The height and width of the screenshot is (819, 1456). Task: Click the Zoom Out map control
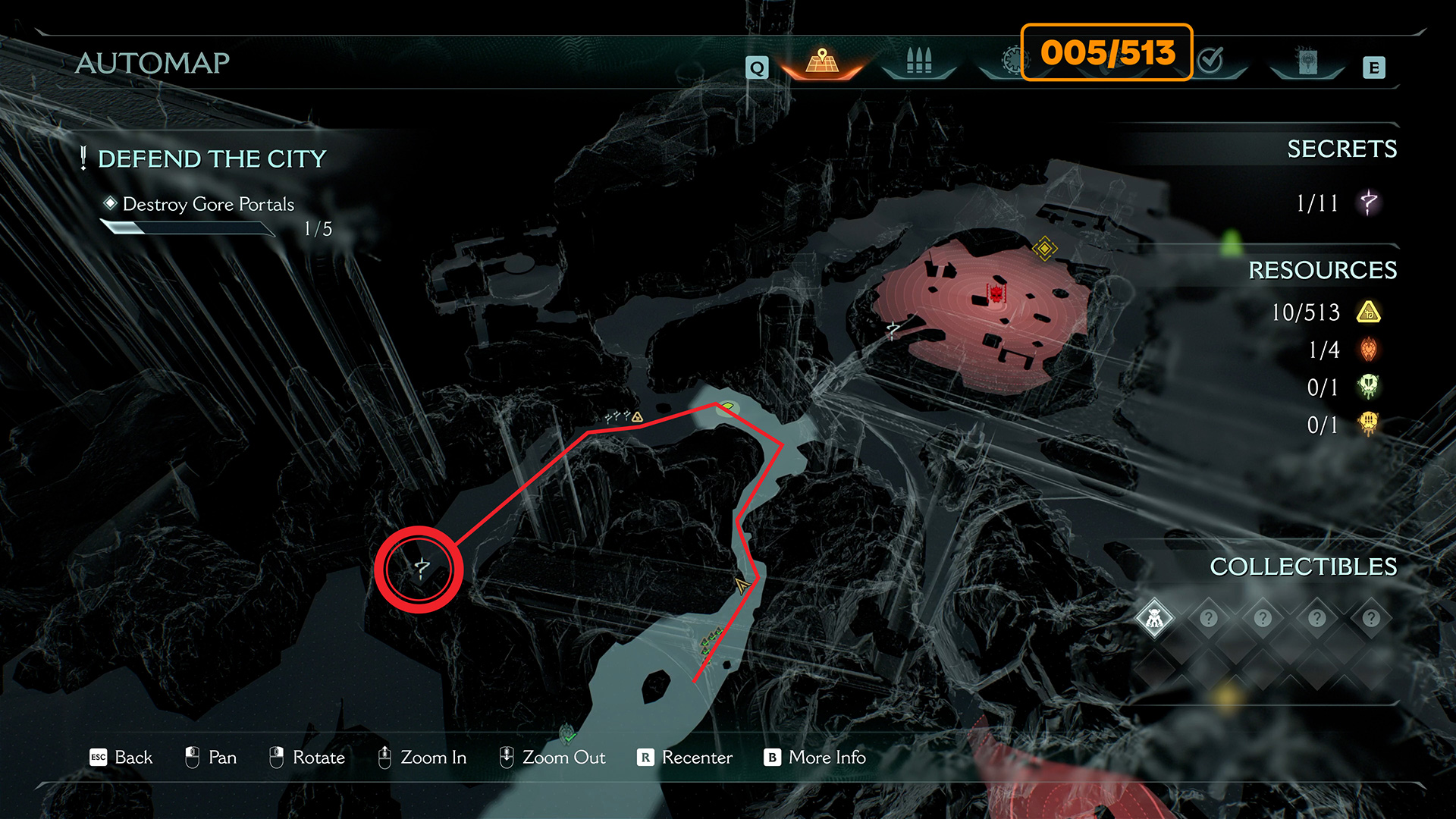pyautogui.click(x=552, y=758)
